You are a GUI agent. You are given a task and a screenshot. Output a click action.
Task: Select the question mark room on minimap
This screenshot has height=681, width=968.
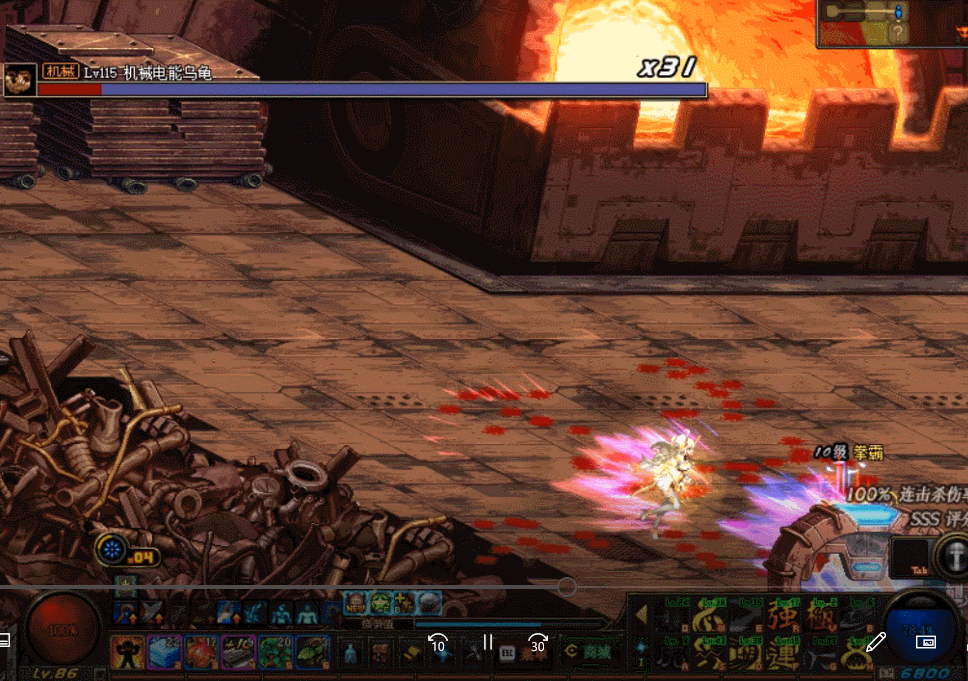click(898, 33)
